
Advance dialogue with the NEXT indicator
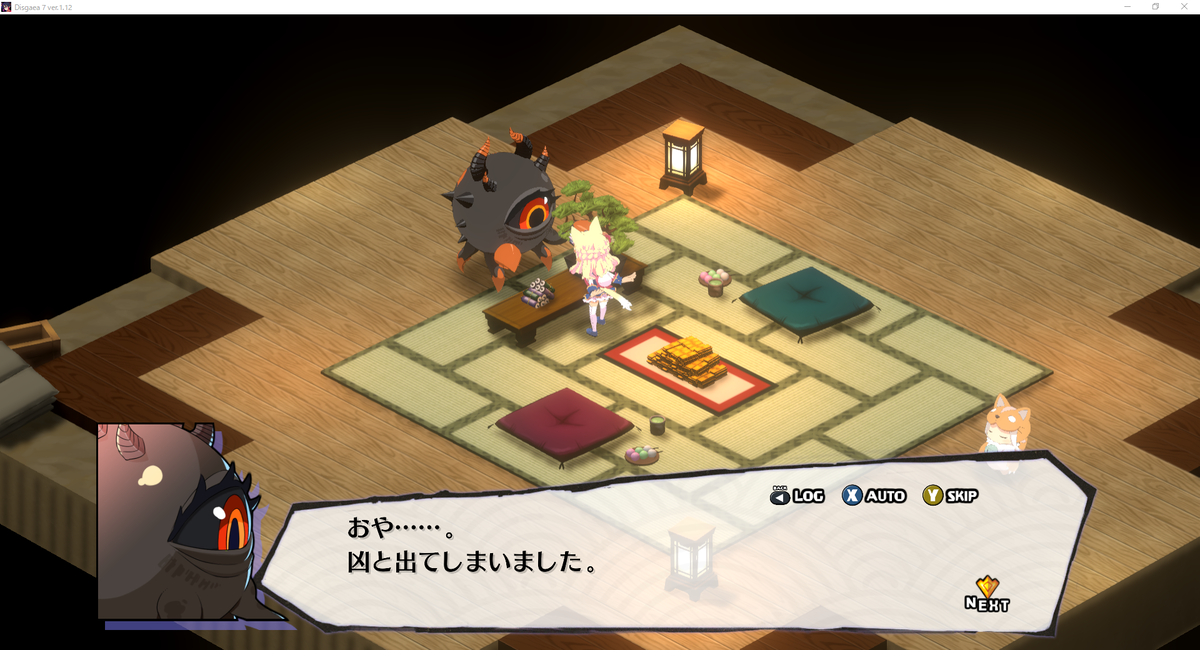(987, 595)
